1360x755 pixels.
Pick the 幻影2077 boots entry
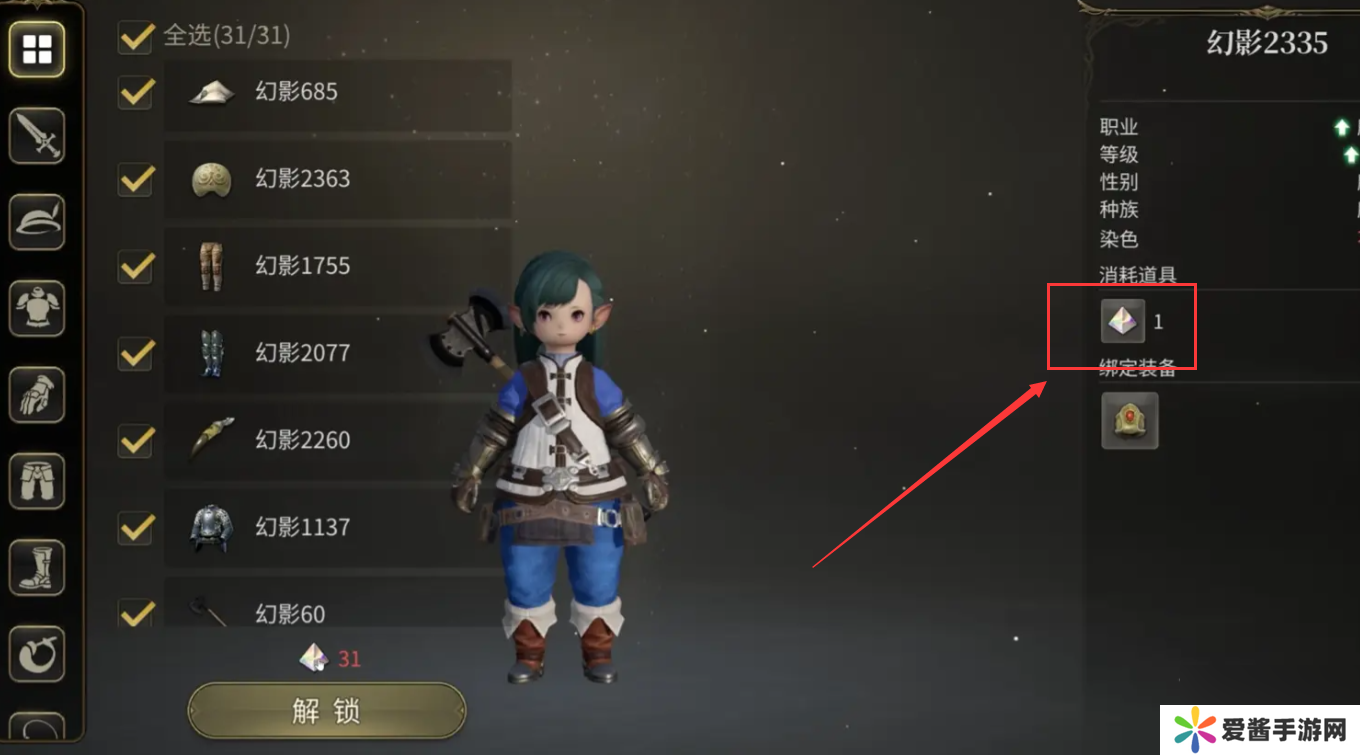(x=337, y=353)
